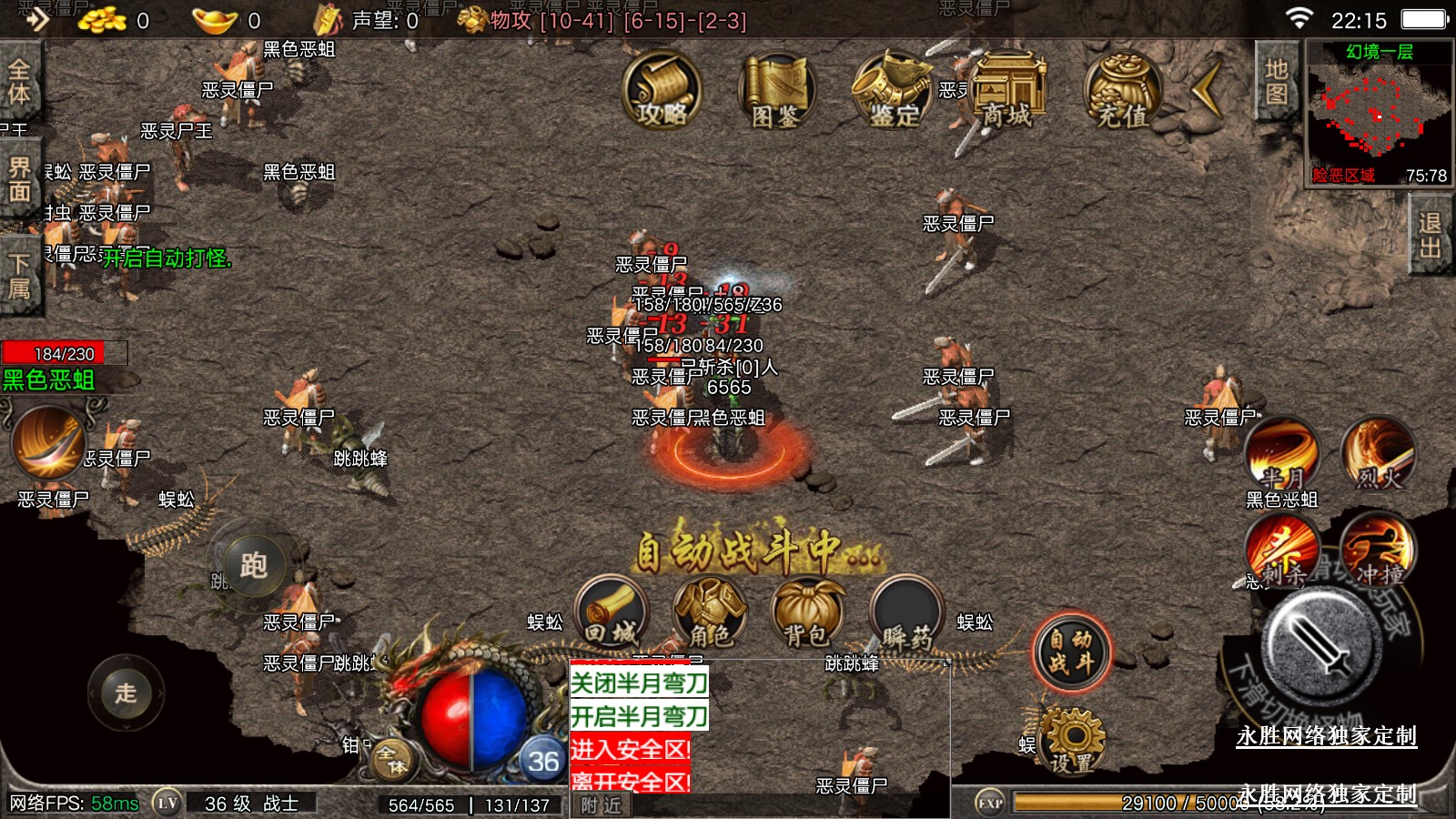This screenshot has width=1456, height=819.
Task: Activate the 烈火 skill
Action: pyautogui.click(x=1378, y=453)
